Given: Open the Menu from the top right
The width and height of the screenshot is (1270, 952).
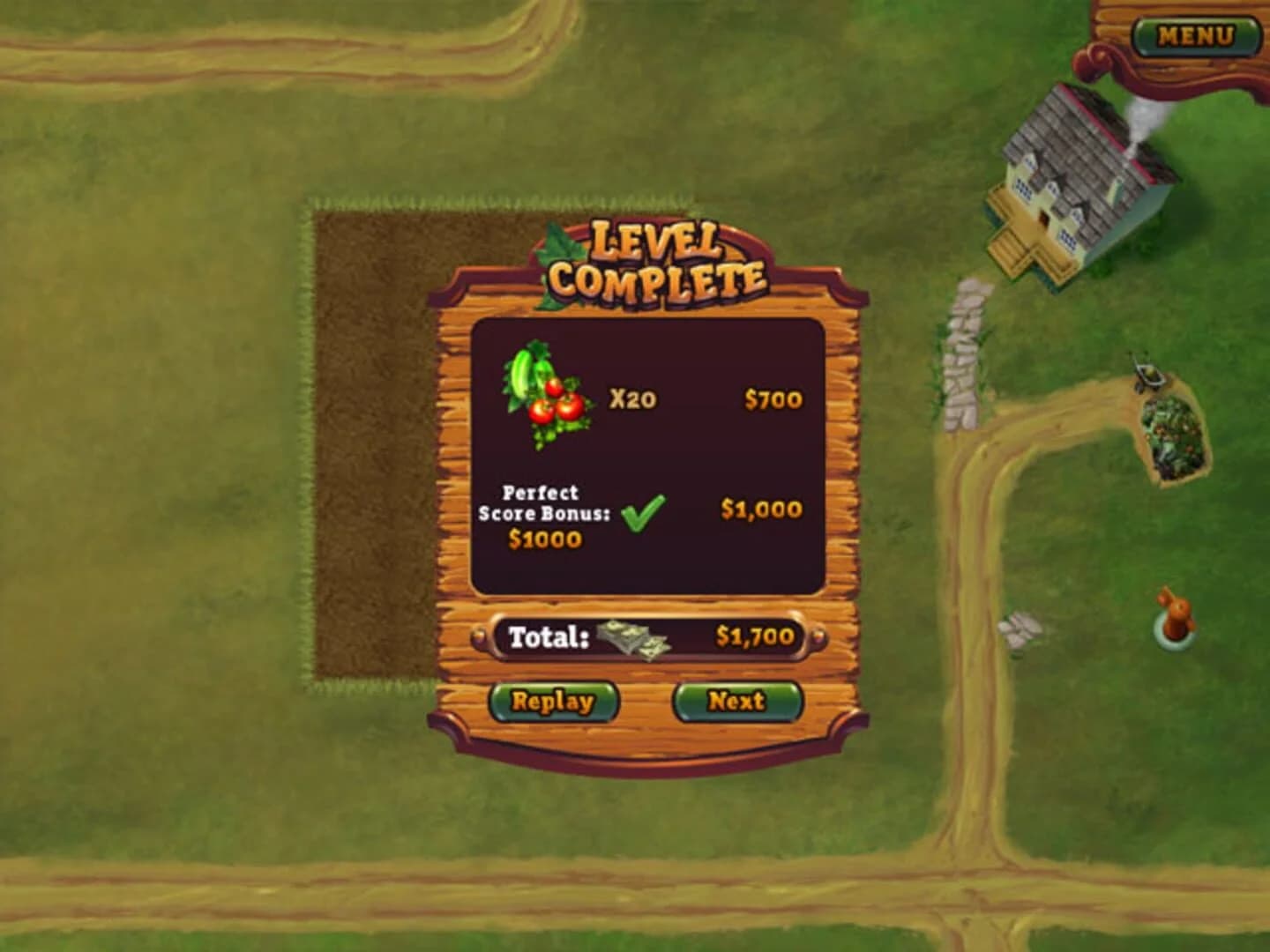Looking at the screenshot, I should (x=1197, y=33).
